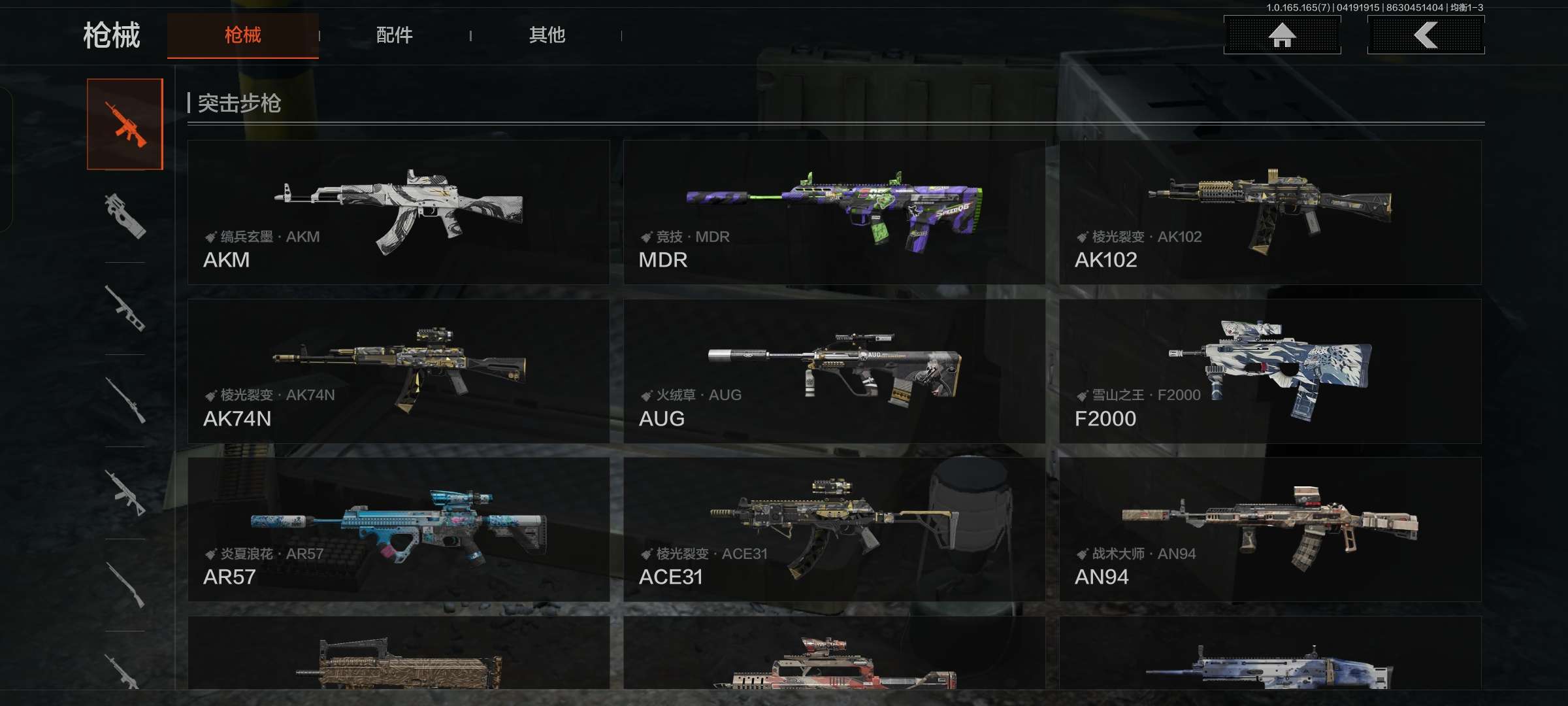Image resolution: width=1568 pixels, height=706 pixels.
Task: Go back with the arrow button
Action: coord(1426,35)
